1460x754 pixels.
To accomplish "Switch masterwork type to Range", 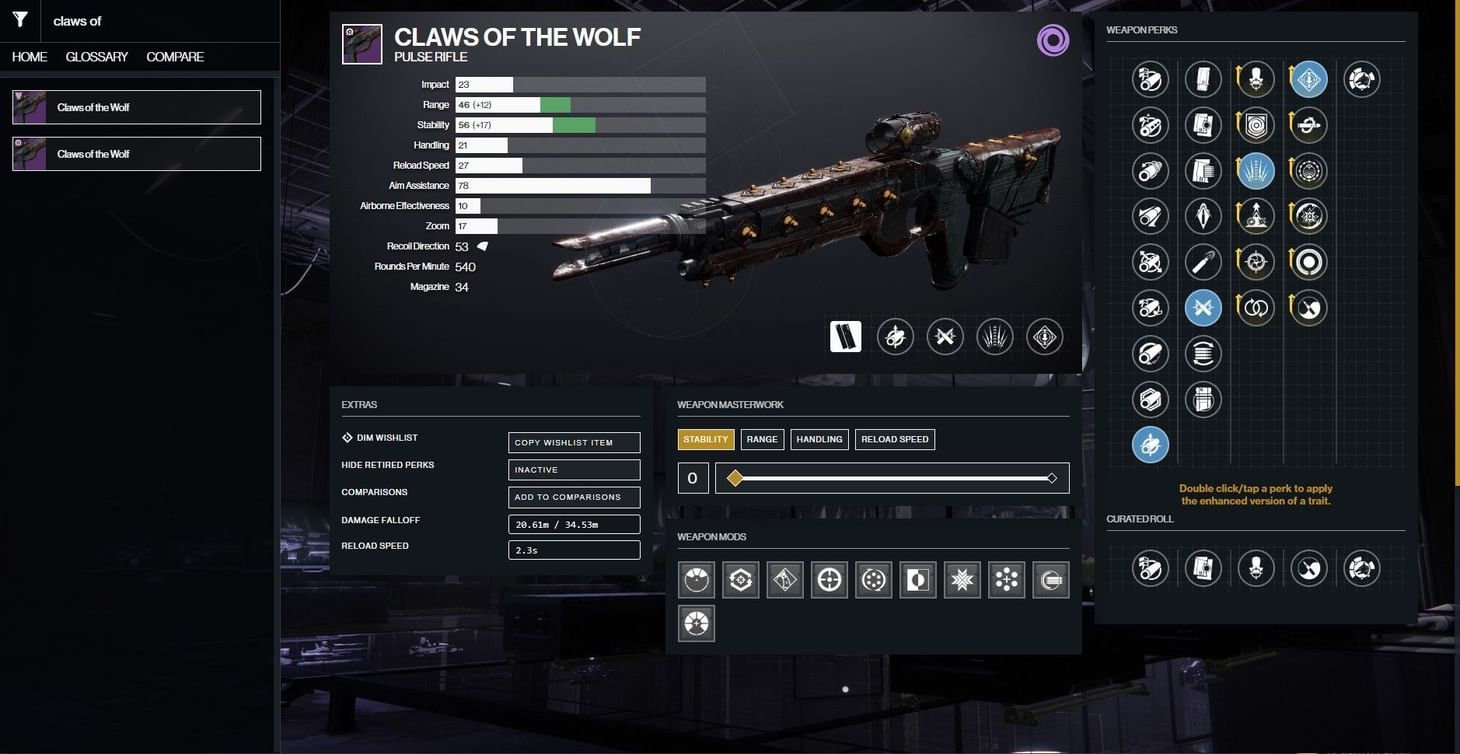I will pyautogui.click(x=762, y=438).
